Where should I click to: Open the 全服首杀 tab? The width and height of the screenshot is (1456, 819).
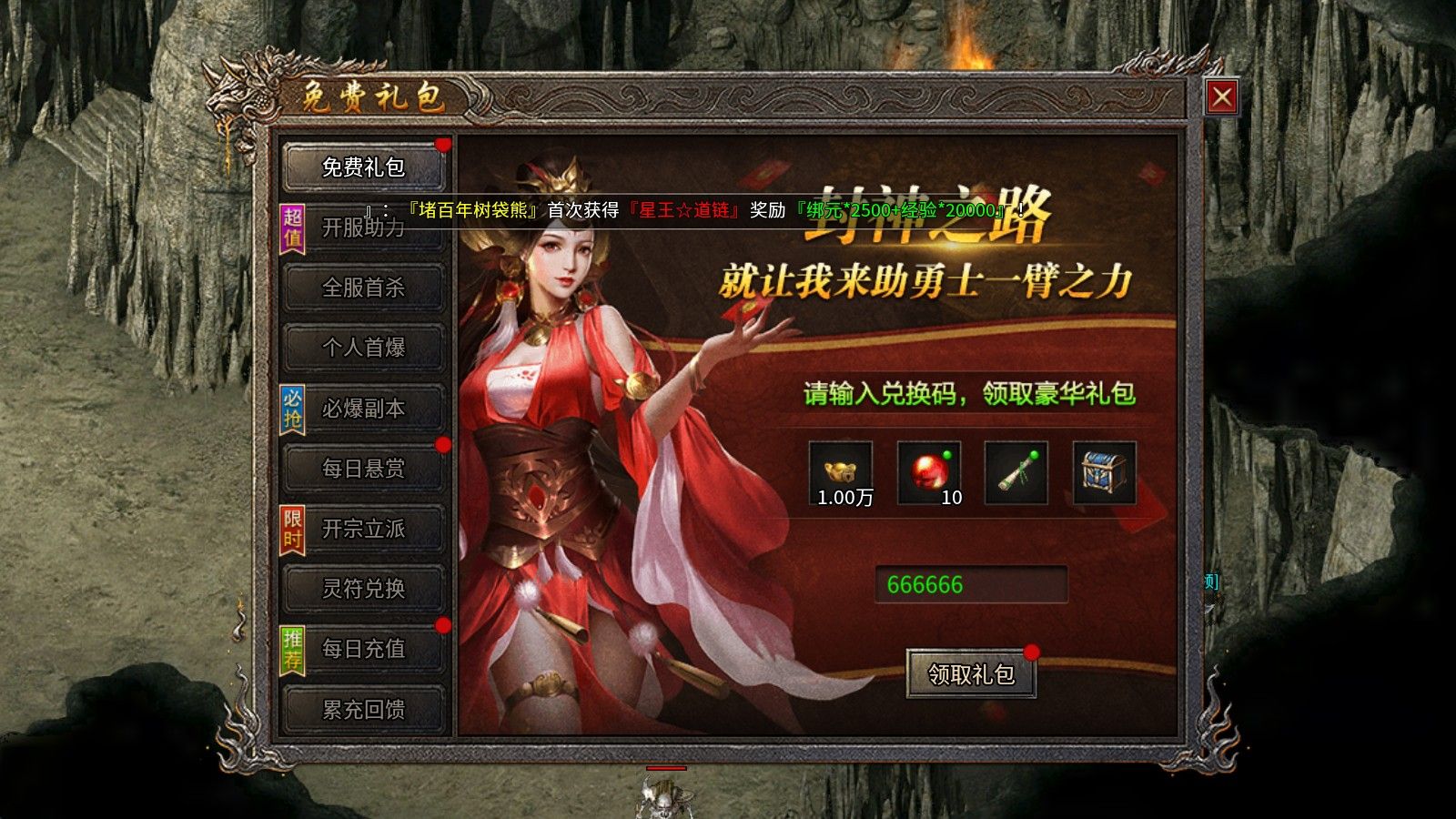tap(362, 288)
